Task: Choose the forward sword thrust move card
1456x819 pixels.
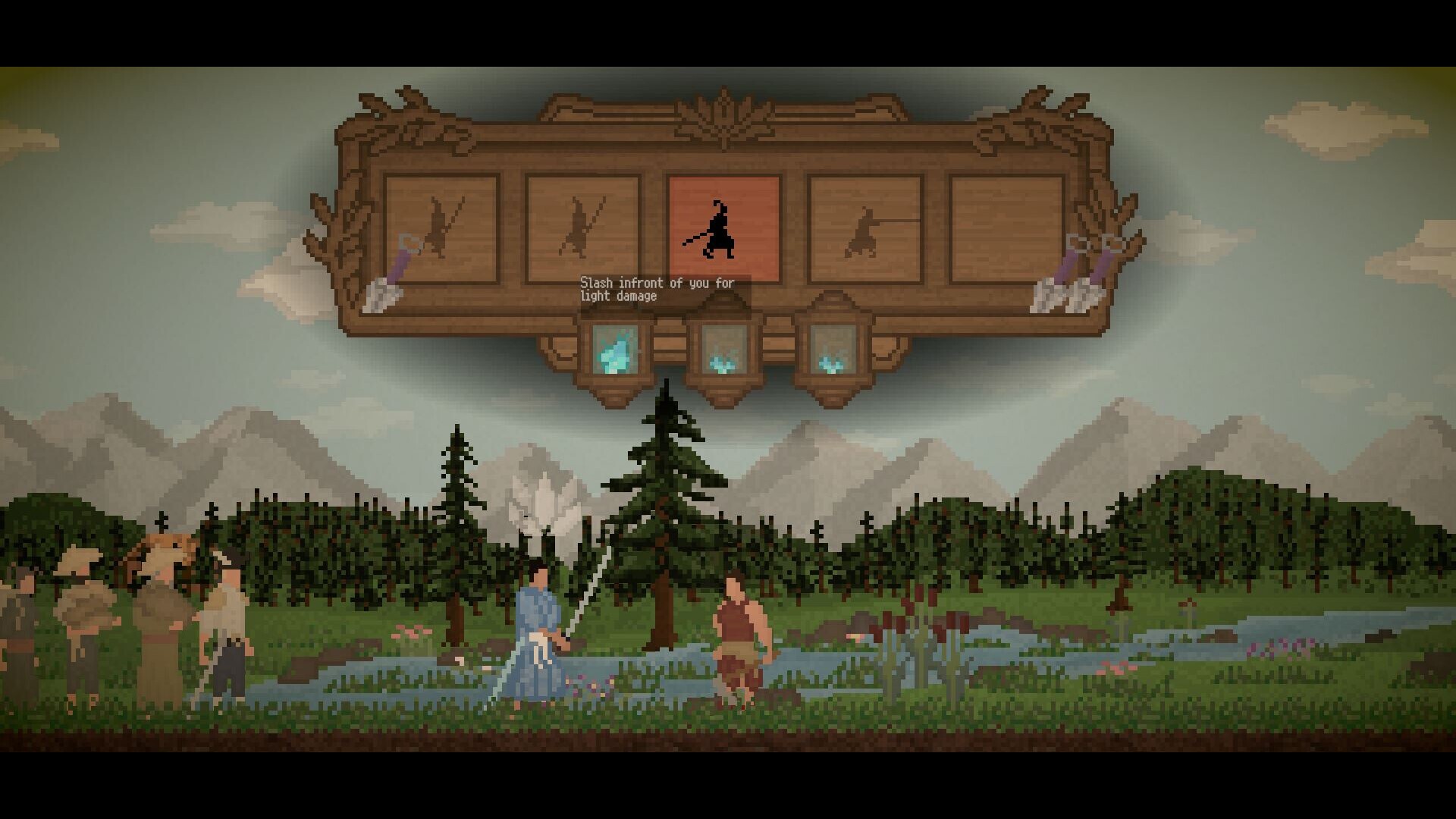Action: point(864,228)
